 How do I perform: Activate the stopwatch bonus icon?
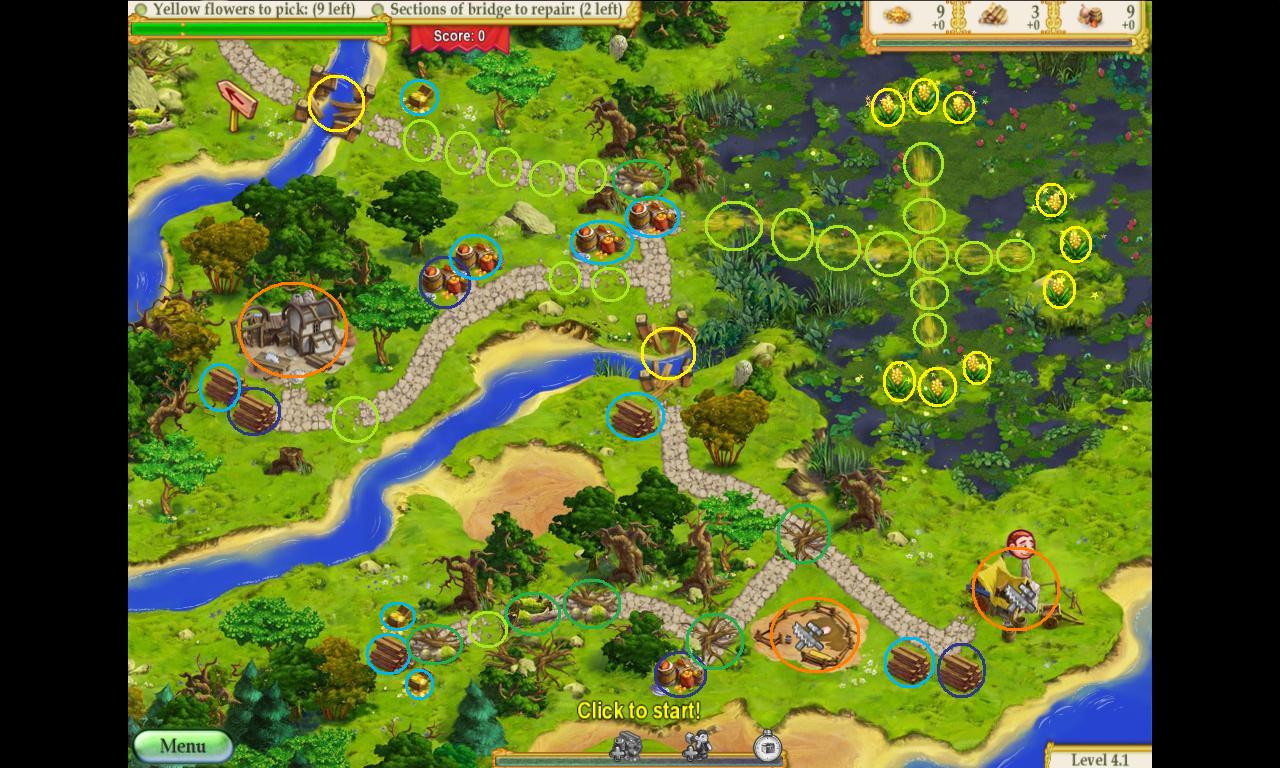[766, 746]
